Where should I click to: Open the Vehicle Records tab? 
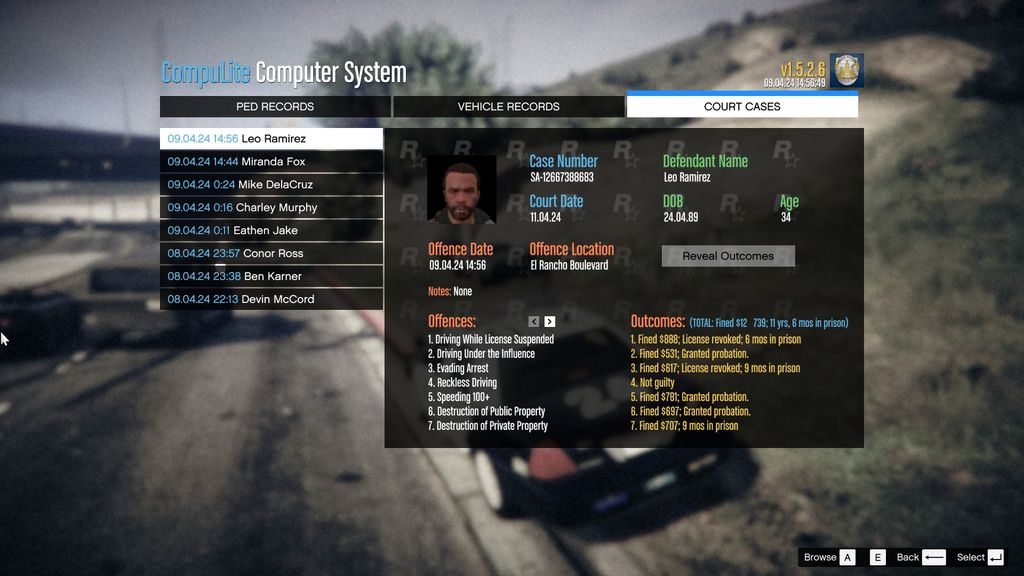[508, 106]
